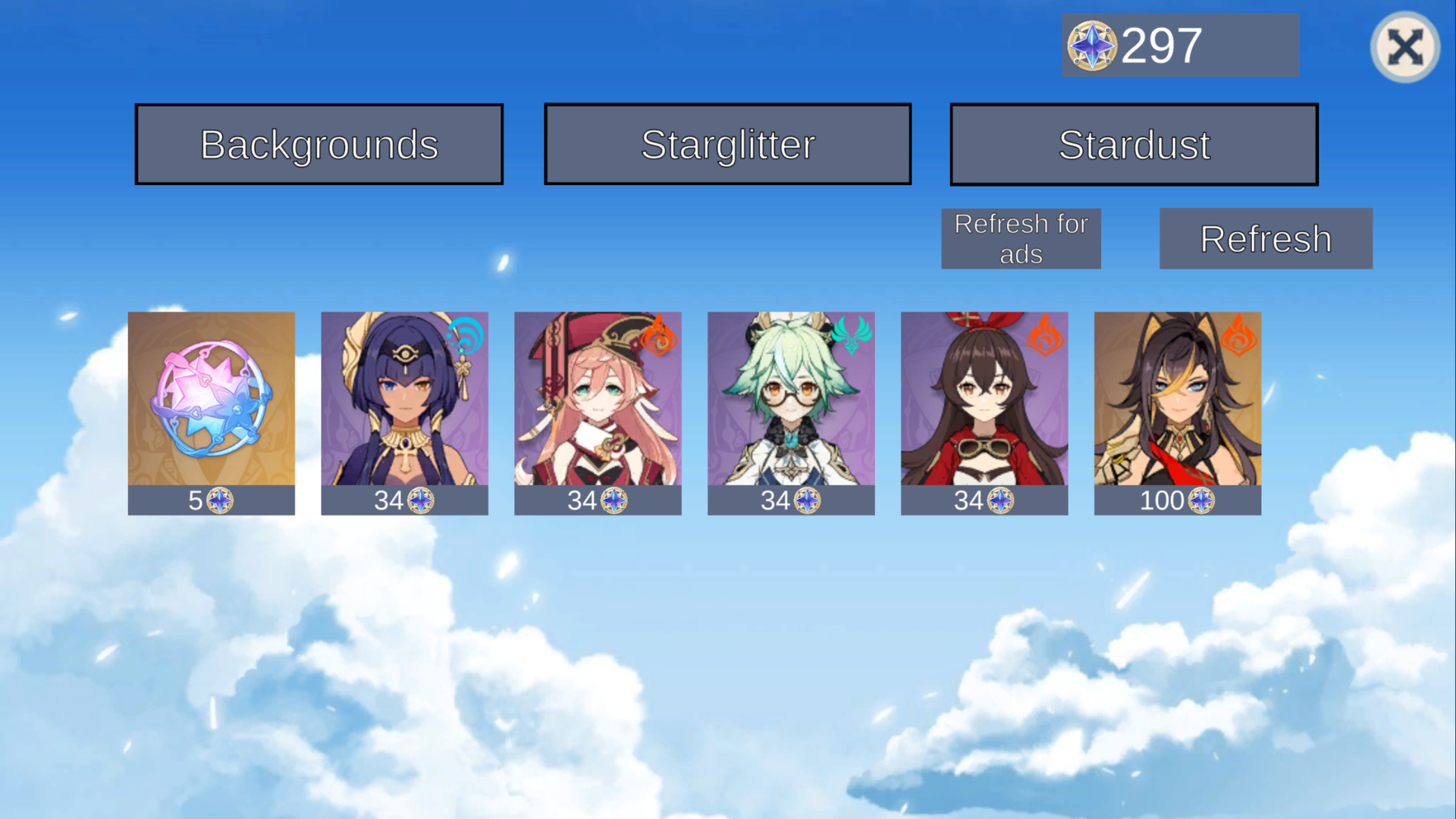Switch to the Stardust tab
The width and height of the screenshot is (1456, 819).
[x=1134, y=143]
